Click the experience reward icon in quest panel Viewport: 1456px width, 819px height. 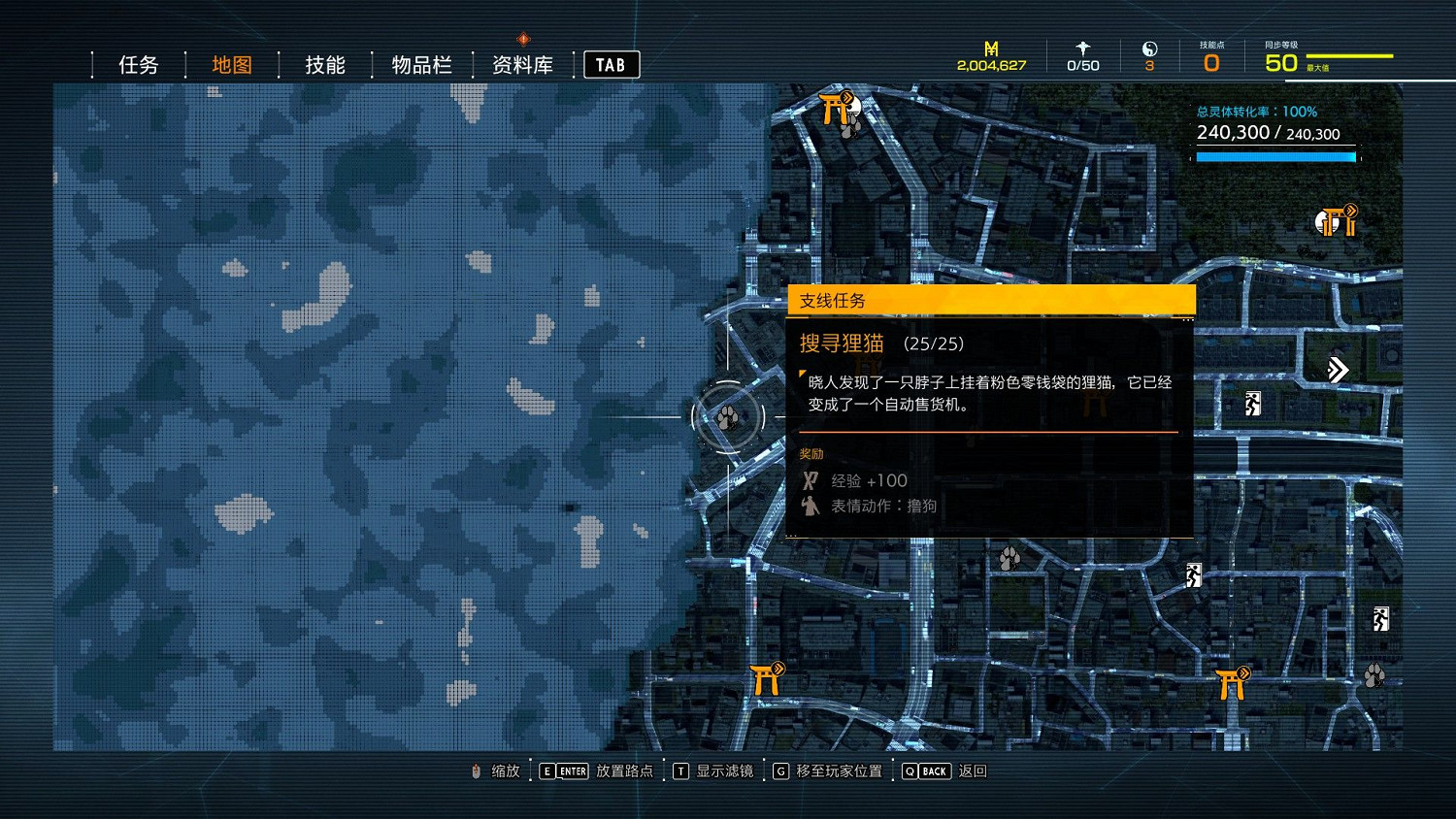coord(811,479)
